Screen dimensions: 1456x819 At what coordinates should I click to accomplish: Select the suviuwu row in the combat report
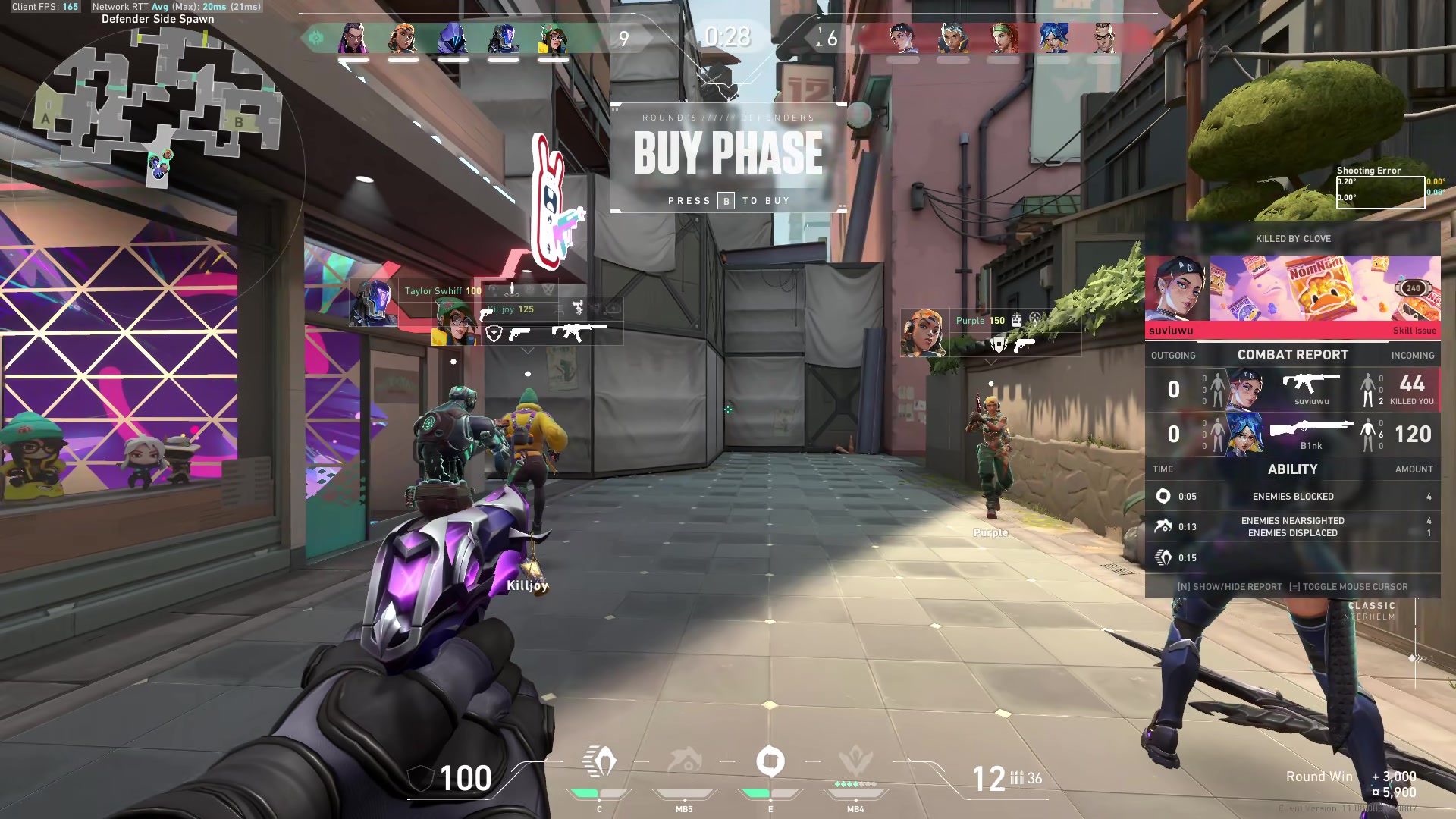click(x=1293, y=390)
